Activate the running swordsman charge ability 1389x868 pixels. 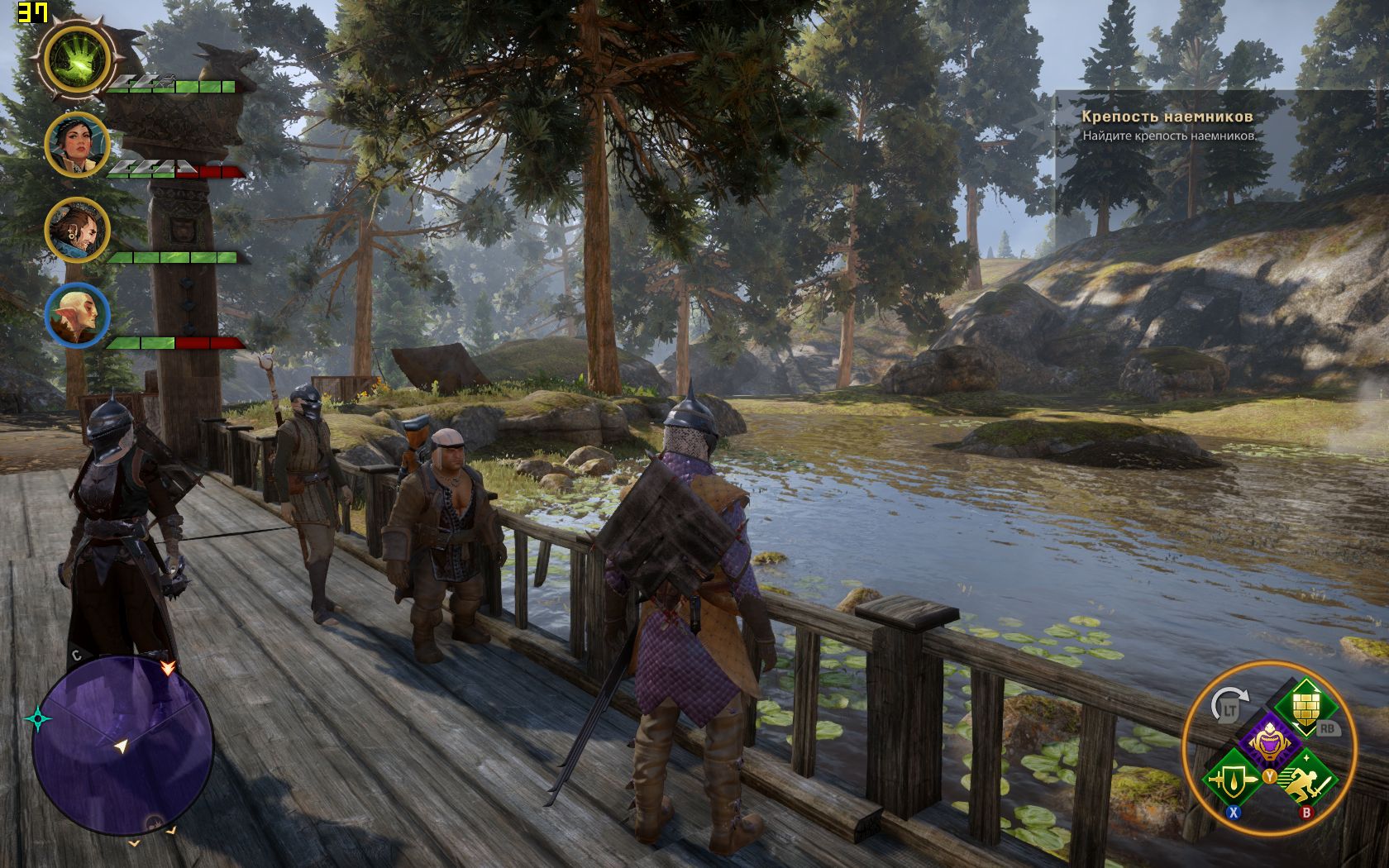(1306, 779)
